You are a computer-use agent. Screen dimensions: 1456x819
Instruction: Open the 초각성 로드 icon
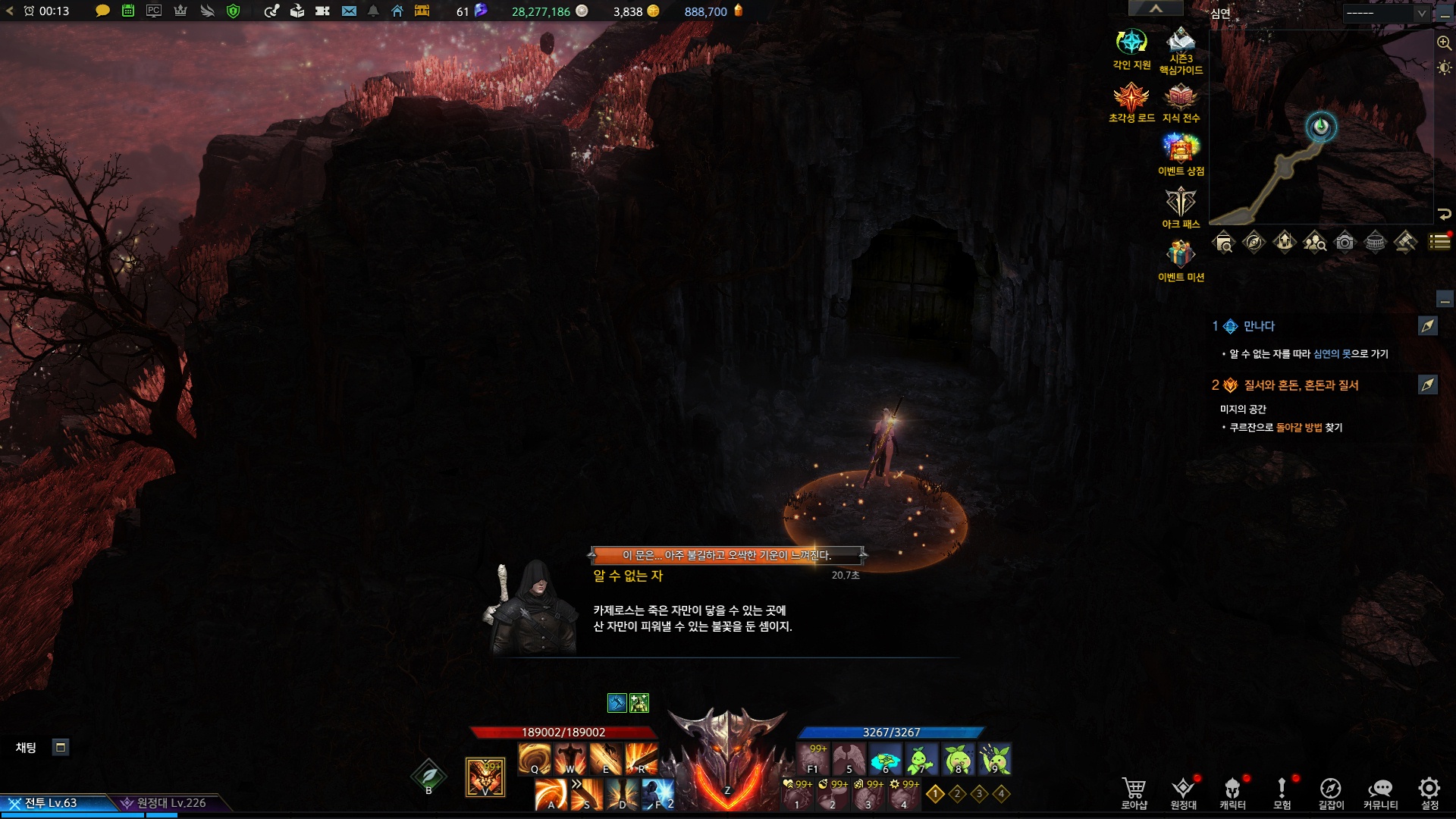(x=1131, y=97)
